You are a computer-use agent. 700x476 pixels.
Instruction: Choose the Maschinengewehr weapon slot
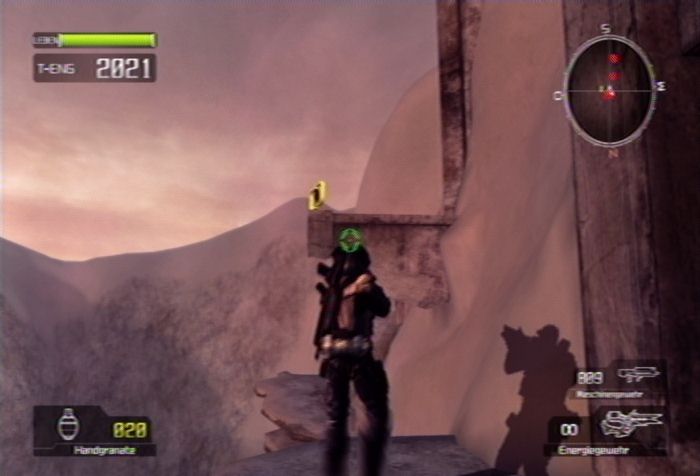pos(618,380)
